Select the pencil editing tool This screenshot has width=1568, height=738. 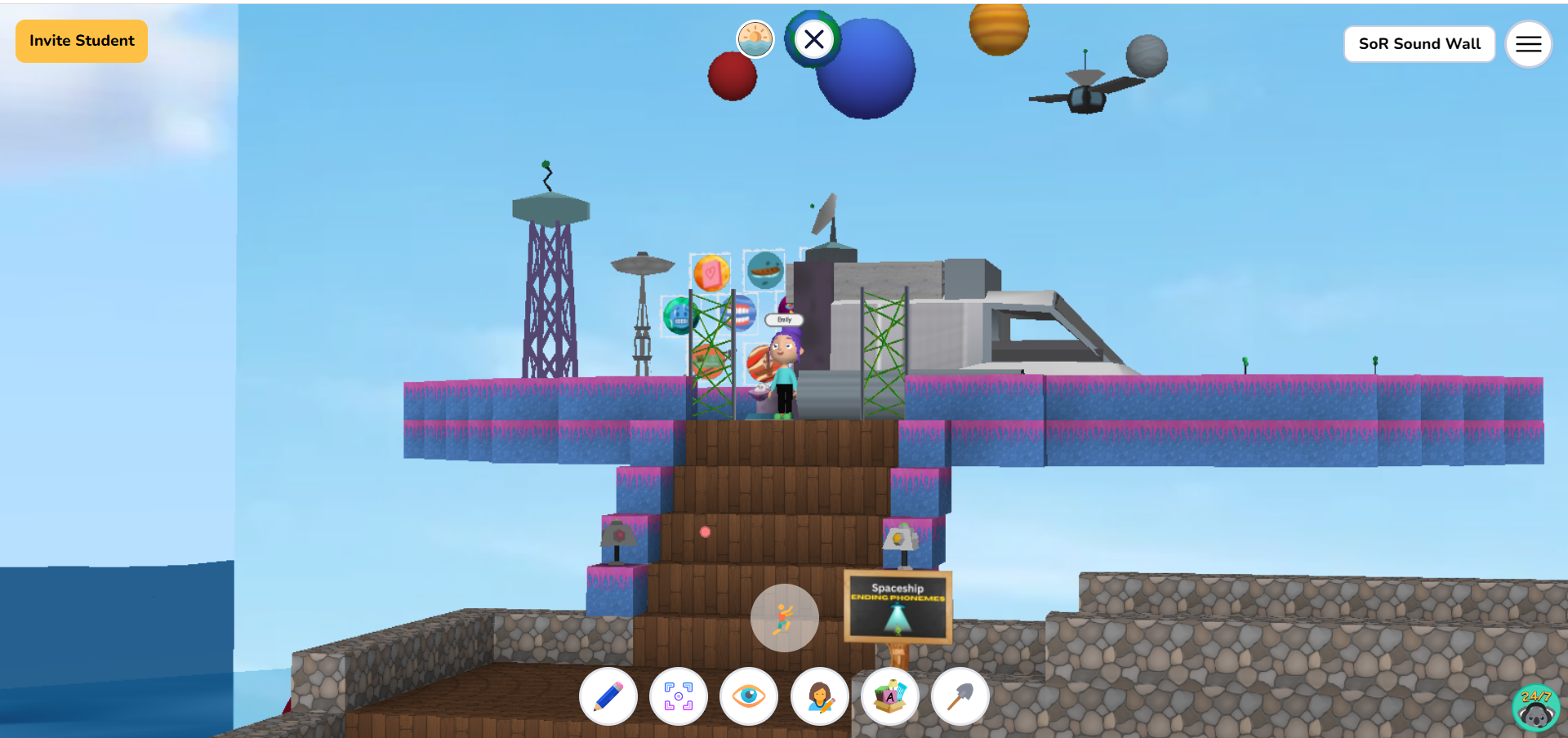608,696
